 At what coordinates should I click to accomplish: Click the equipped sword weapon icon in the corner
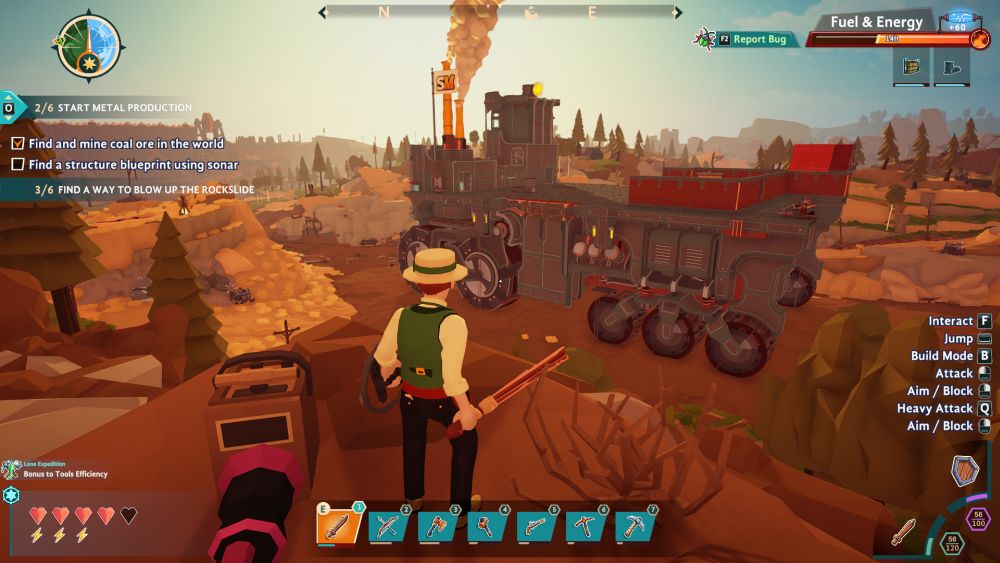pos(904,530)
